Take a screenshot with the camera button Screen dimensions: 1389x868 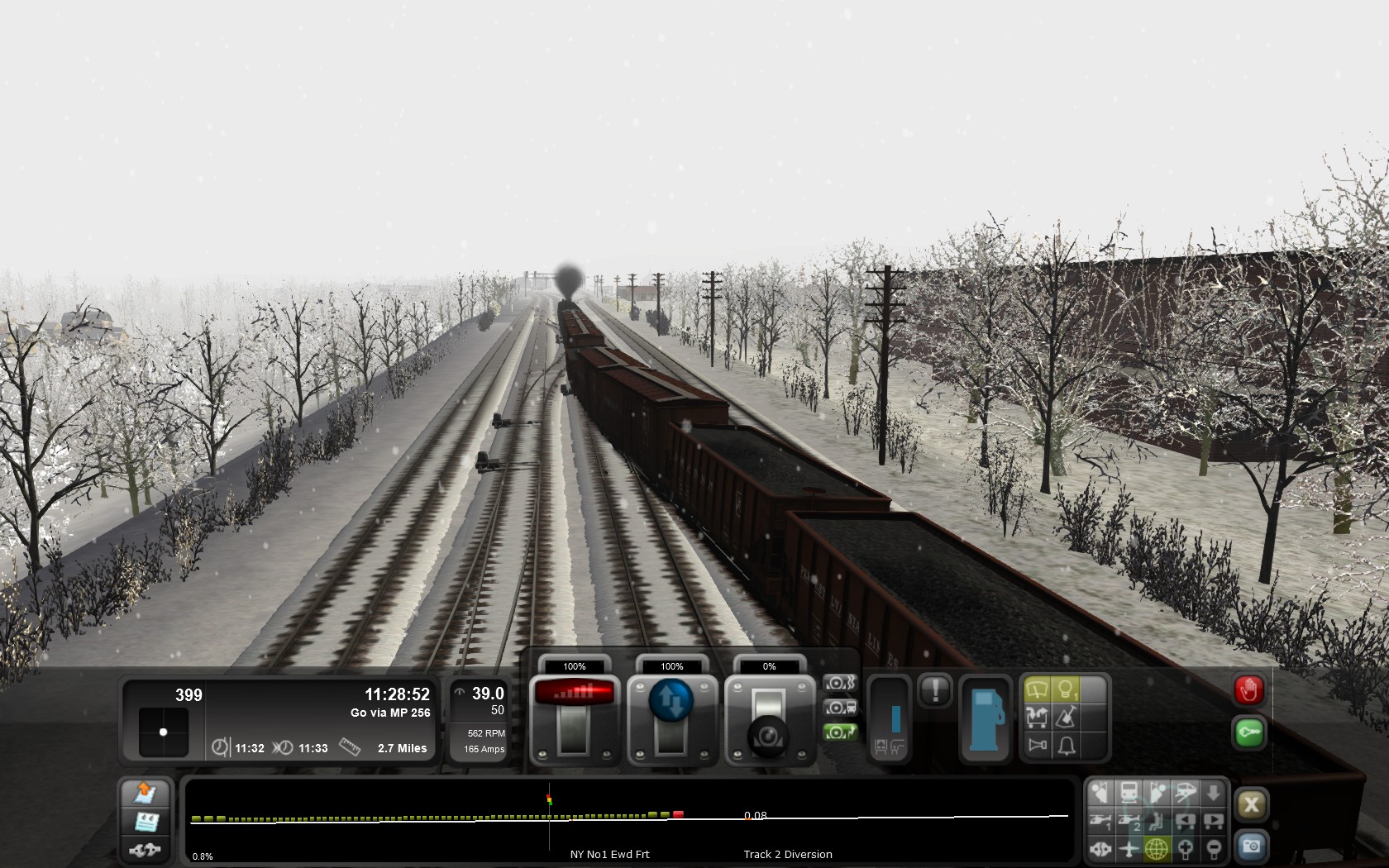[x=1251, y=846]
